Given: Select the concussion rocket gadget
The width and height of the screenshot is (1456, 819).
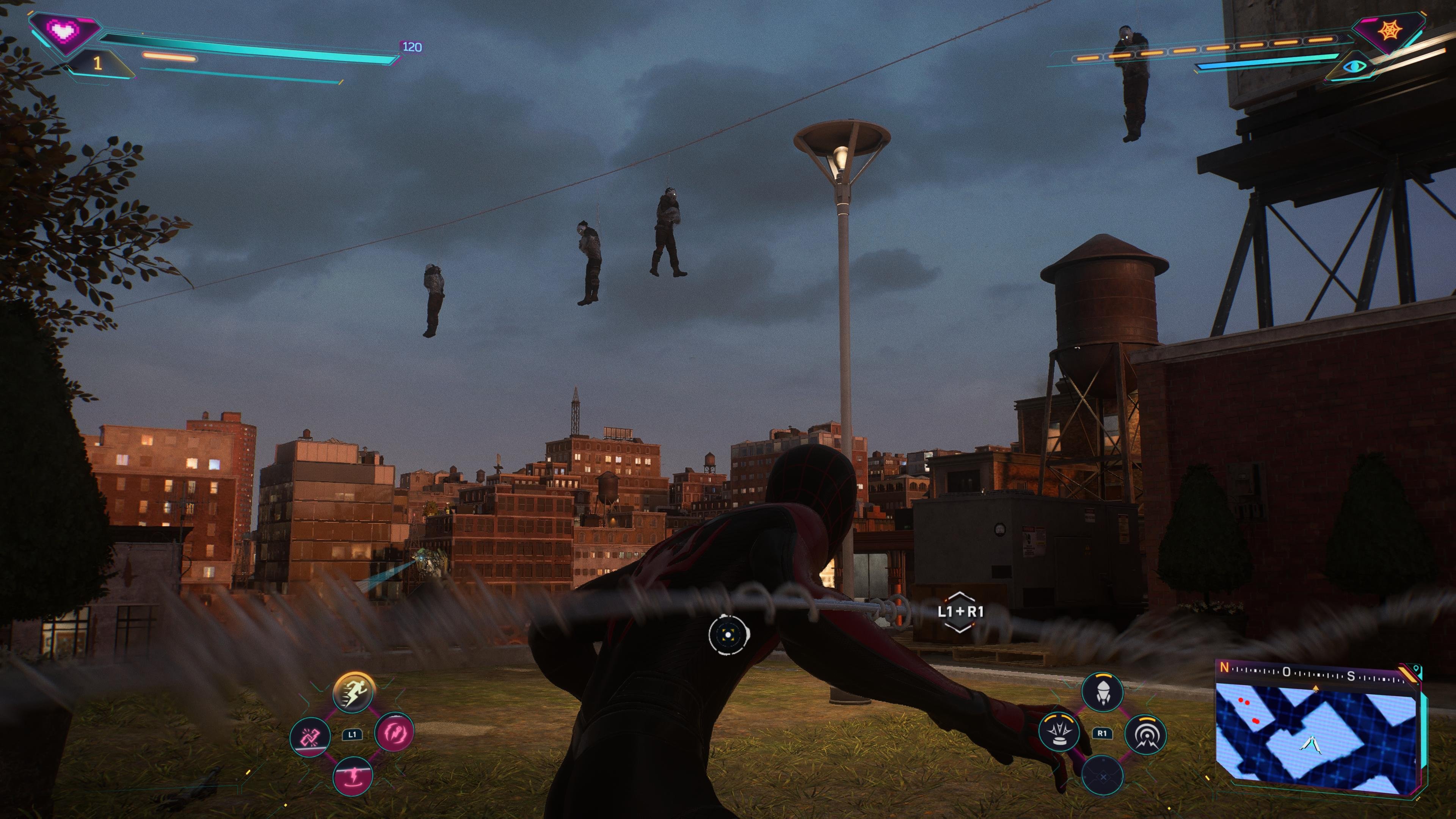Looking at the screenshot, I should [x=1103, y=692].
